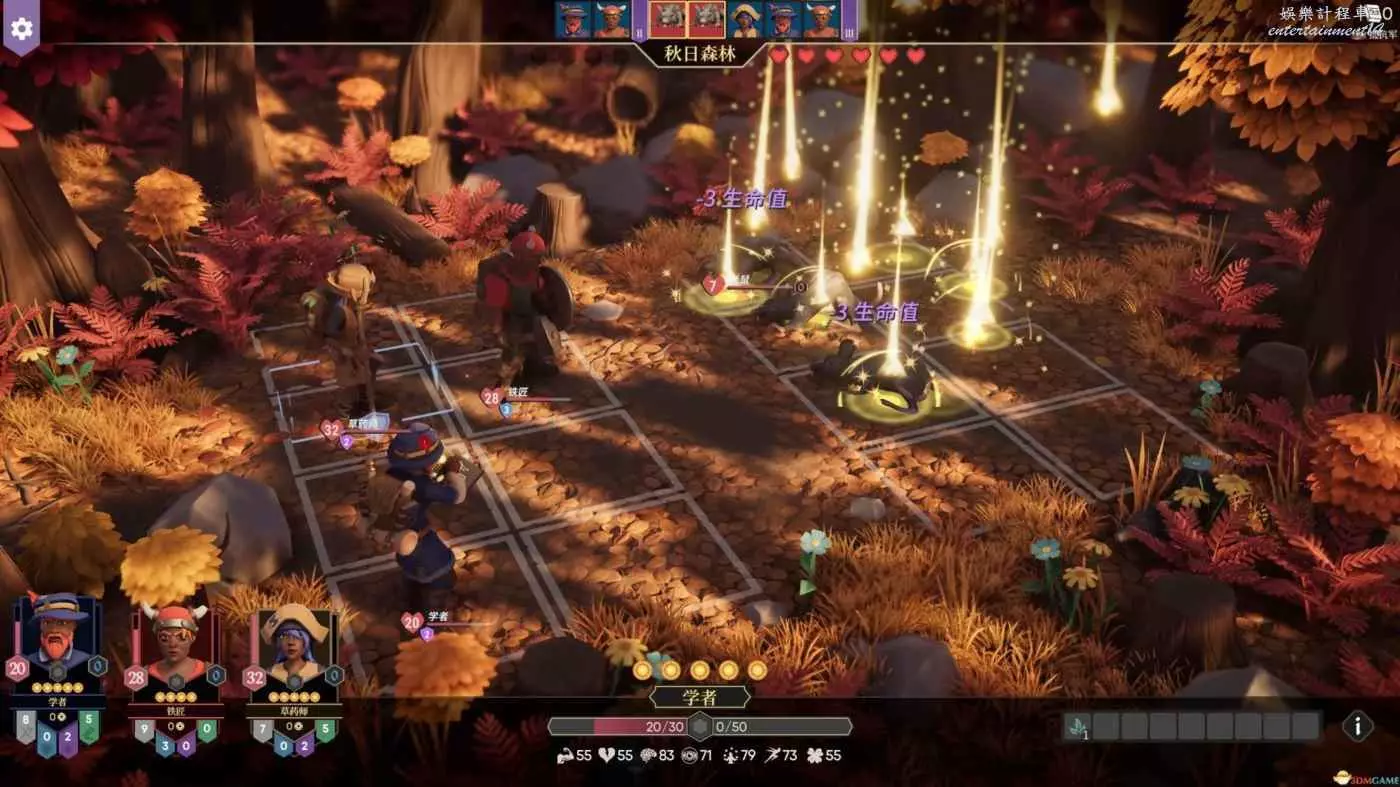Select the Blacksmith (铁匠) portrait card
This screenshot has width=1400, height=787.
pyautogui.click(x=174, y=644)
